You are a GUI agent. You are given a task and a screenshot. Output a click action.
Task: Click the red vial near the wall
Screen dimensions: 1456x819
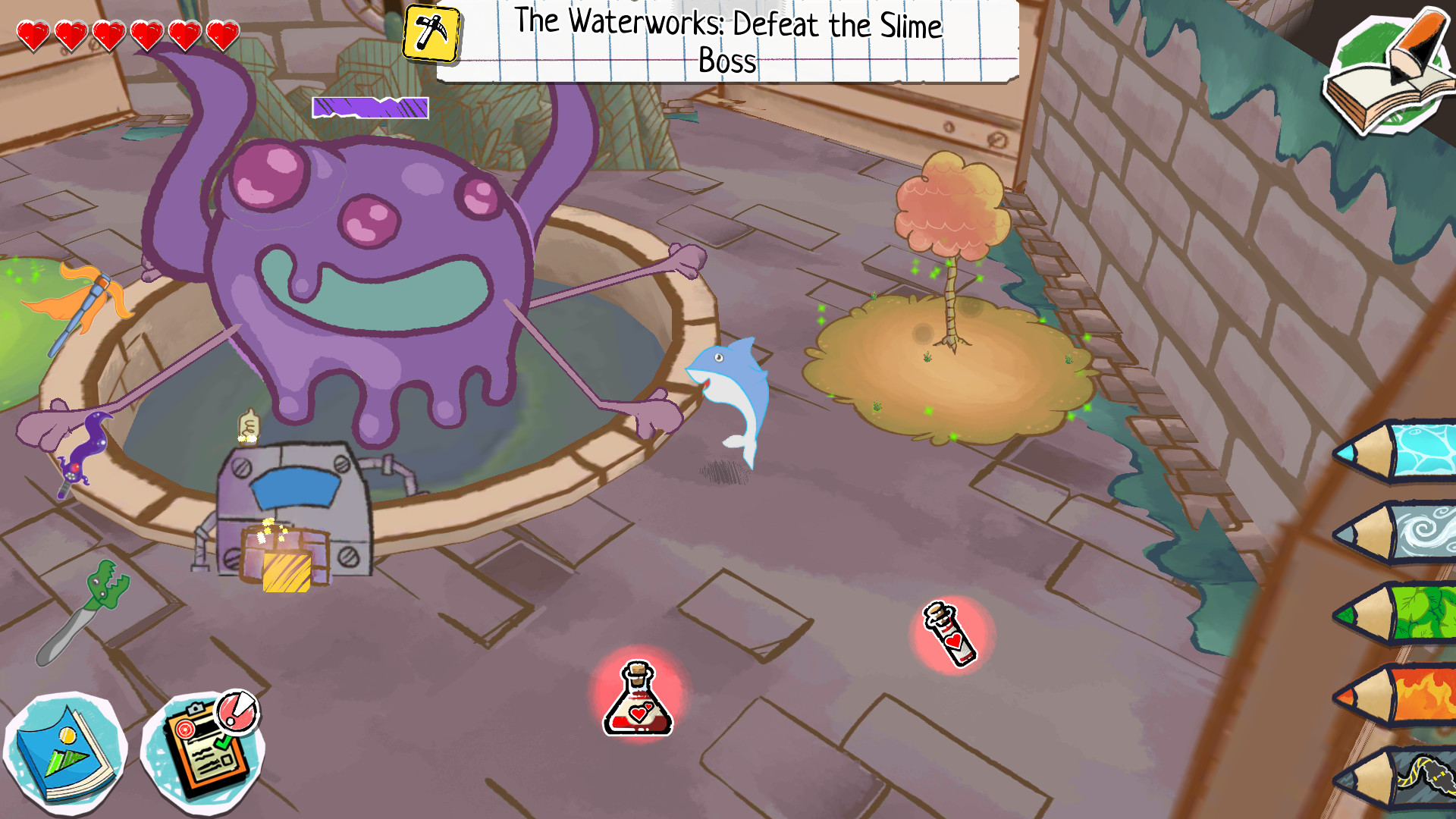(950, 635)
